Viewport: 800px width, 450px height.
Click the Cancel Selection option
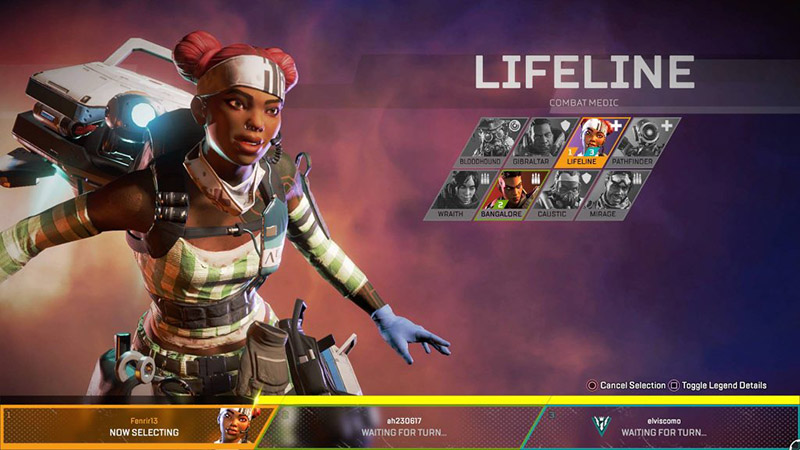[x=627, y=385]
